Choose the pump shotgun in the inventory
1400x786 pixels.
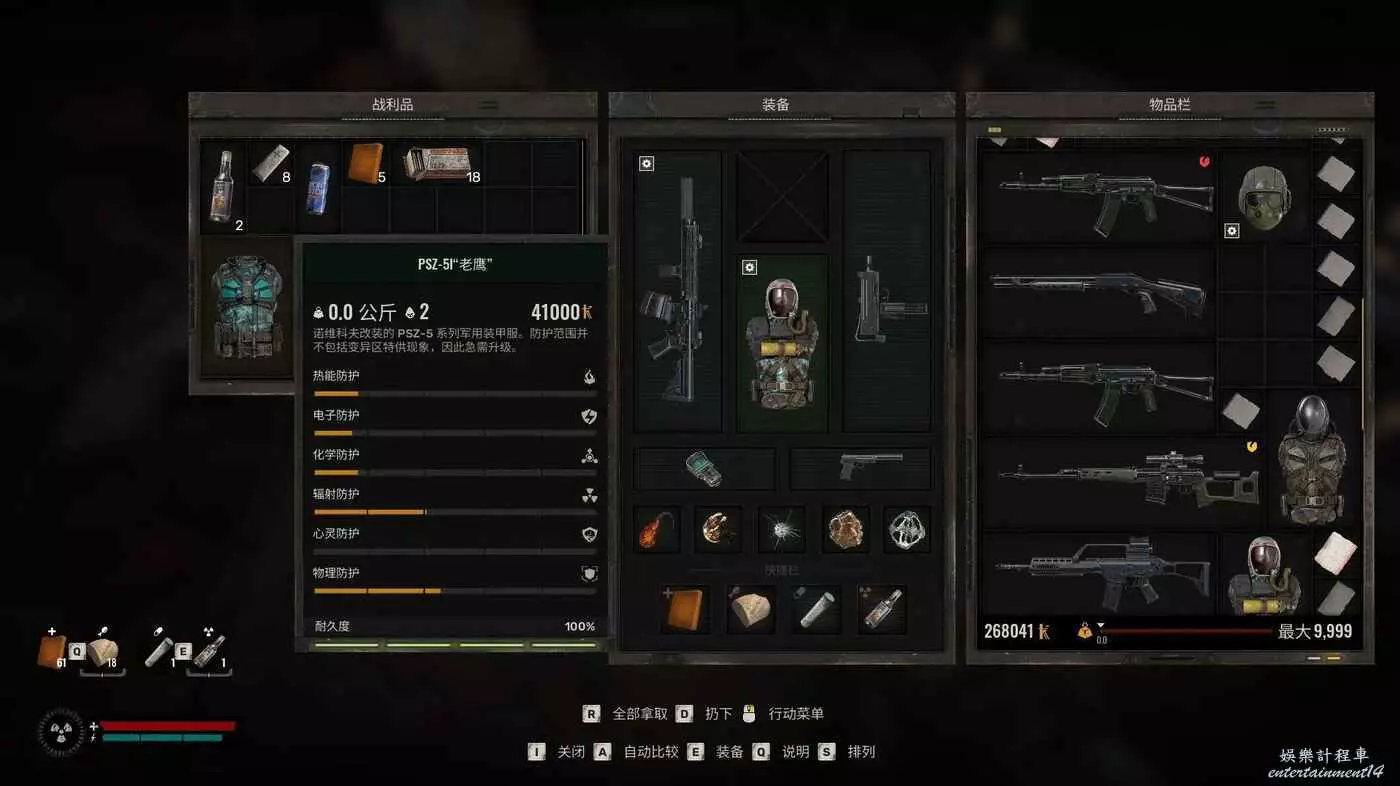pyautogui.click(x=1095, y=290)
